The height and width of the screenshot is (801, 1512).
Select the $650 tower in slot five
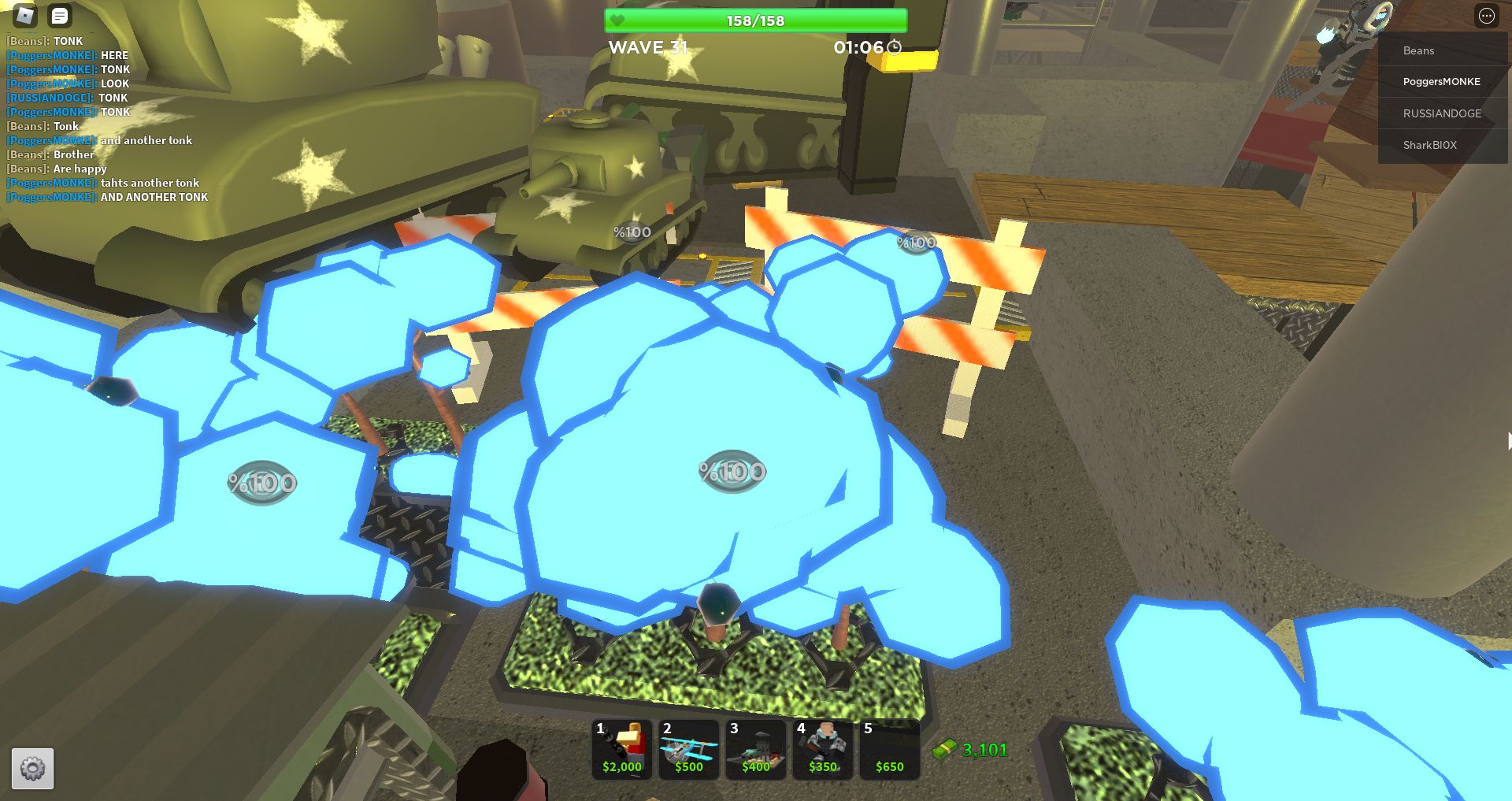(x=890, y=749)
